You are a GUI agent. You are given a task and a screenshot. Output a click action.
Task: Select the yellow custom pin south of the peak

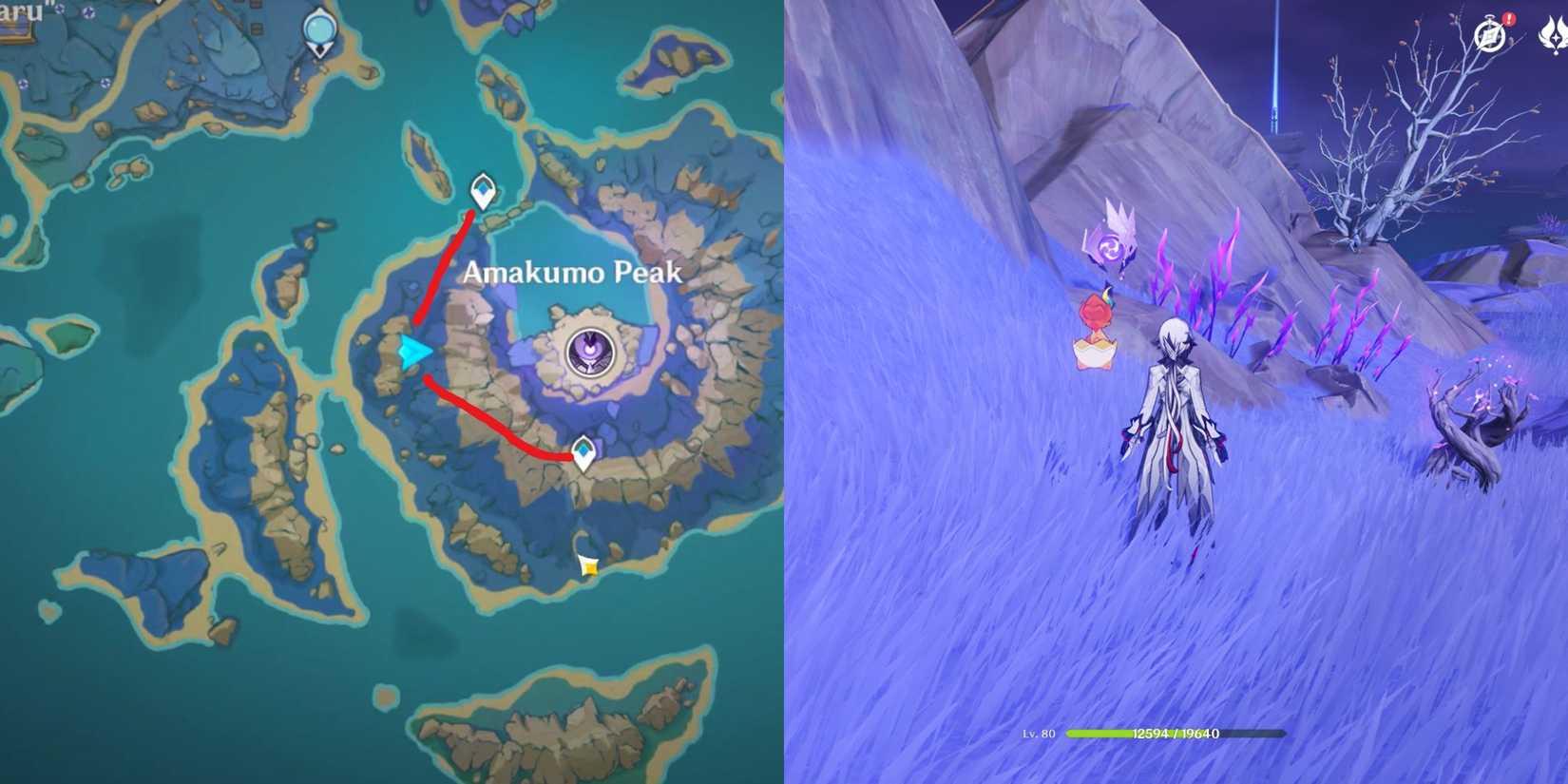point(589,566)
